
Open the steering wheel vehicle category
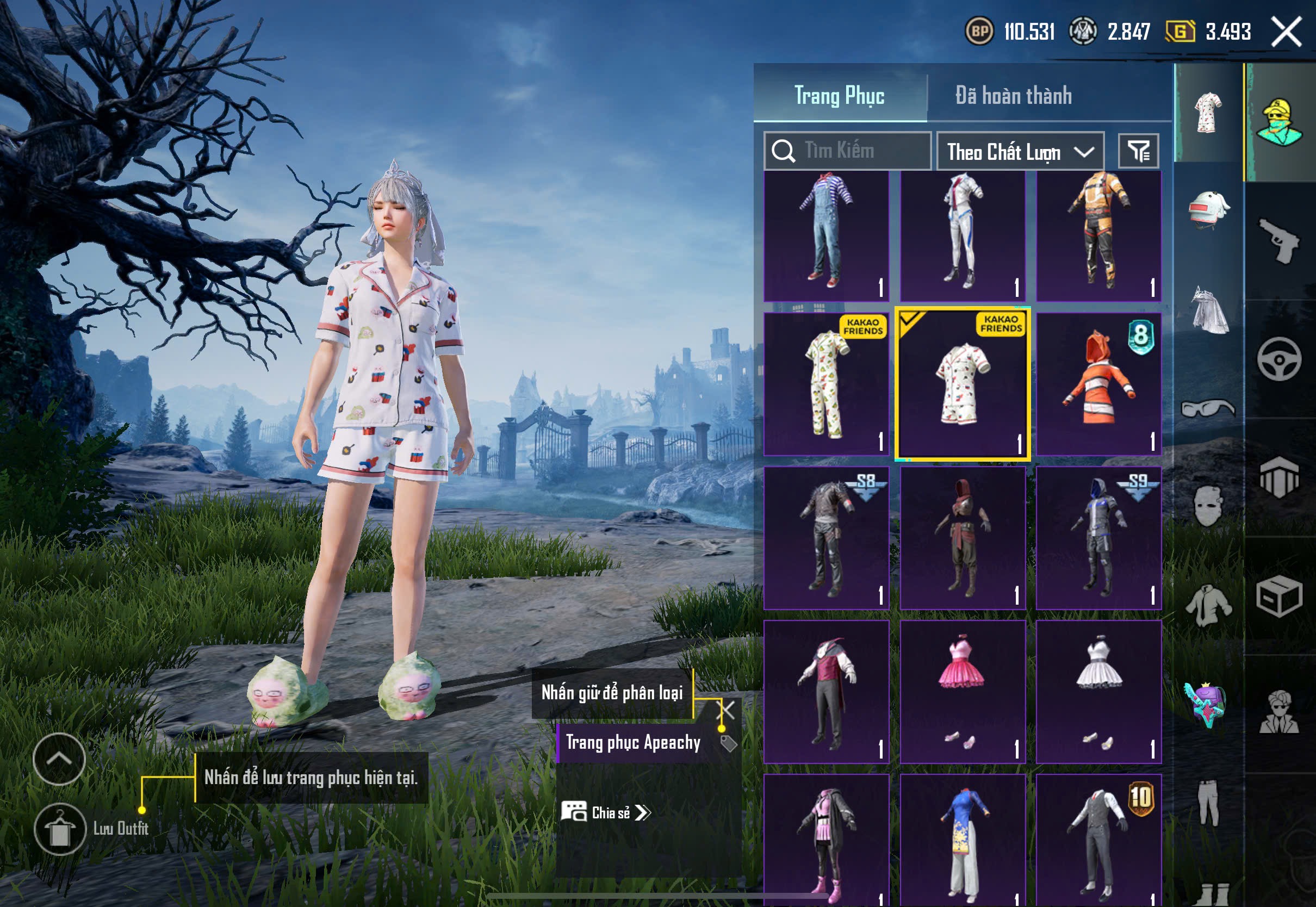coord(1280,359)
